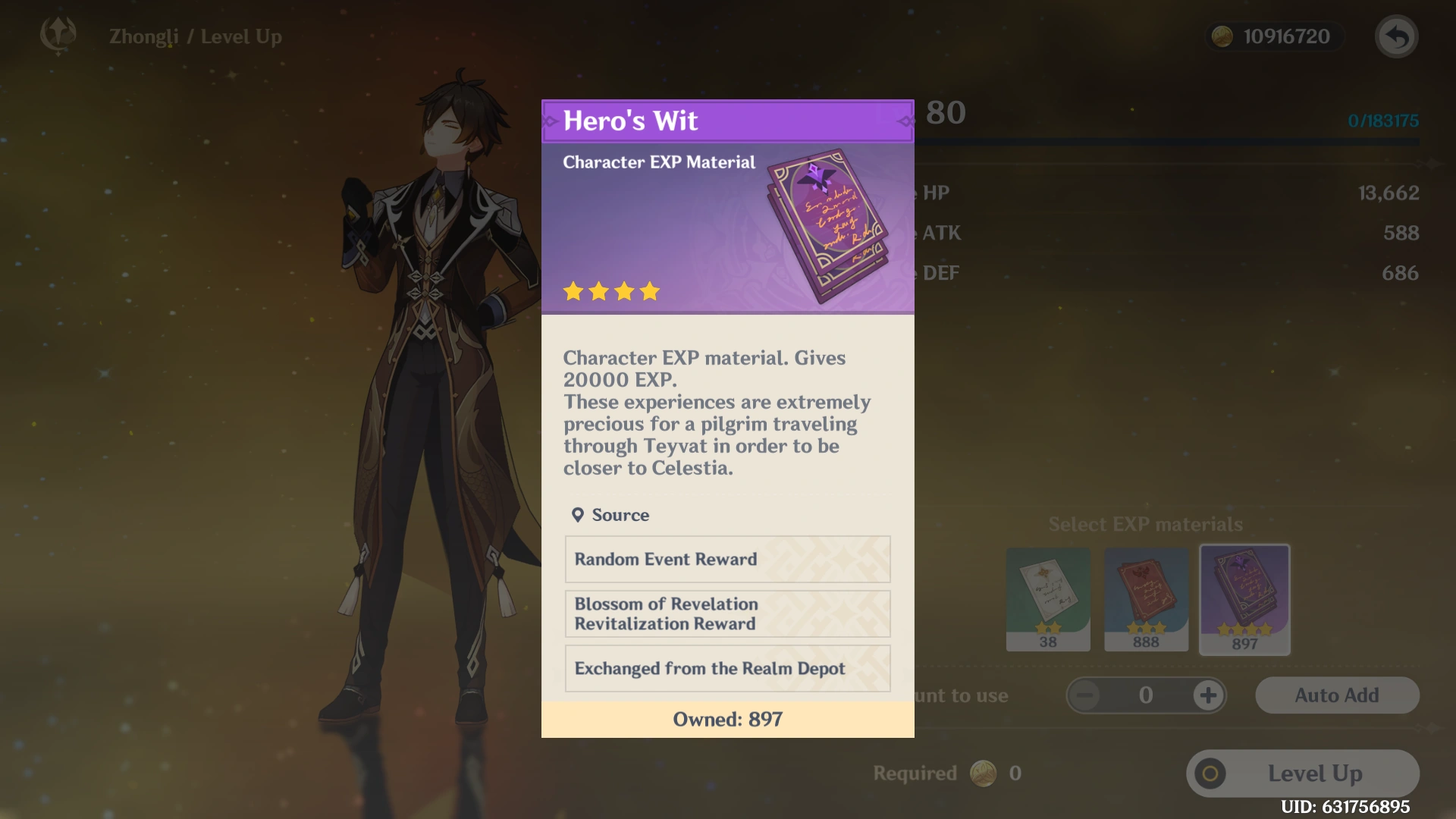1456x819 pixels.
Task: Click the character level-up icon beside Zhongli
Action: point(58,36)
